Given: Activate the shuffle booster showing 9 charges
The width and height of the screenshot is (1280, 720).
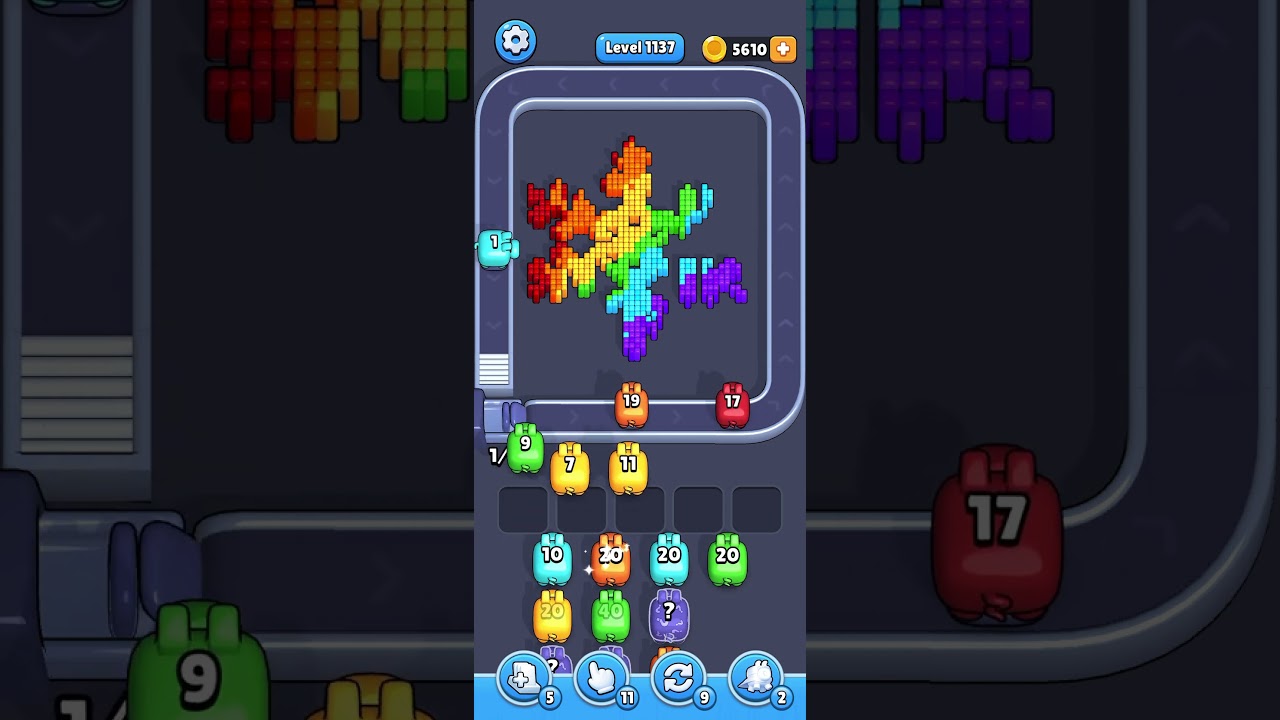Looking at the screenshot, I should click(x=678, y=679).
